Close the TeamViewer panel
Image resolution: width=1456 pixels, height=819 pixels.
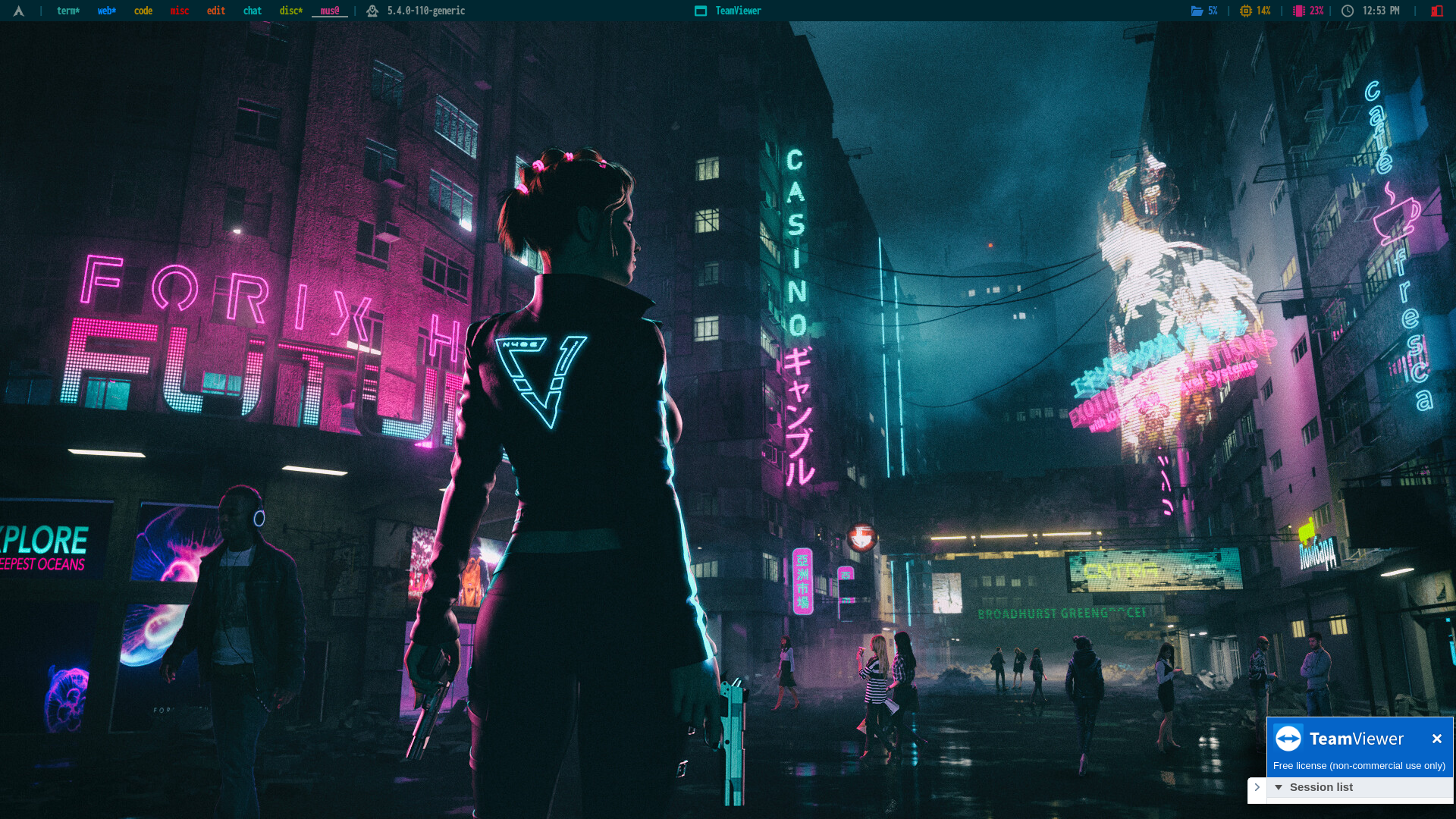[x=1436, y=739]
